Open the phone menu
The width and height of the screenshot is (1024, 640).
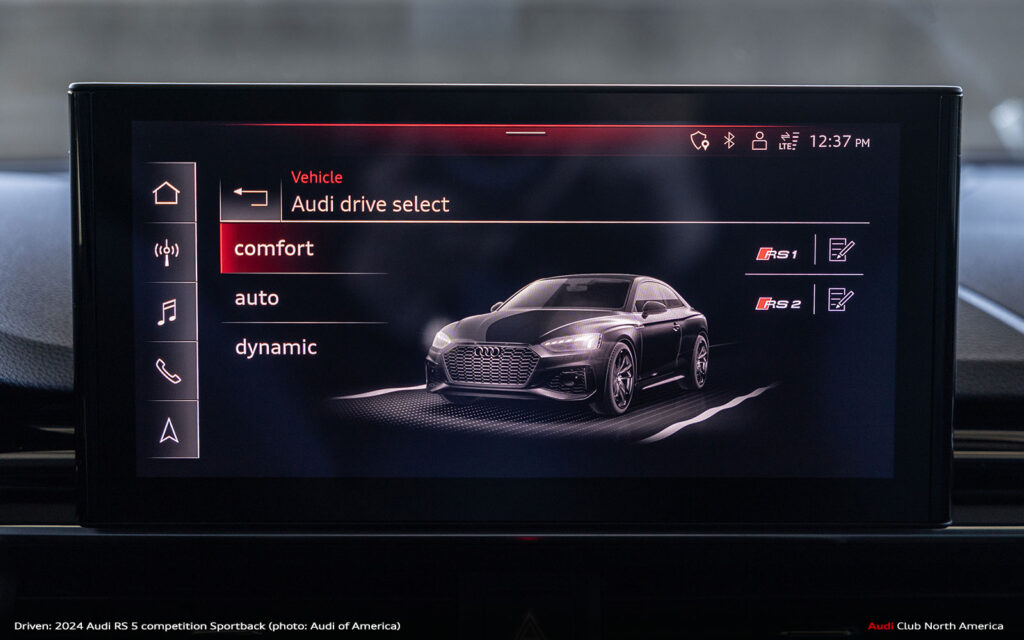[x=166, y=371]
